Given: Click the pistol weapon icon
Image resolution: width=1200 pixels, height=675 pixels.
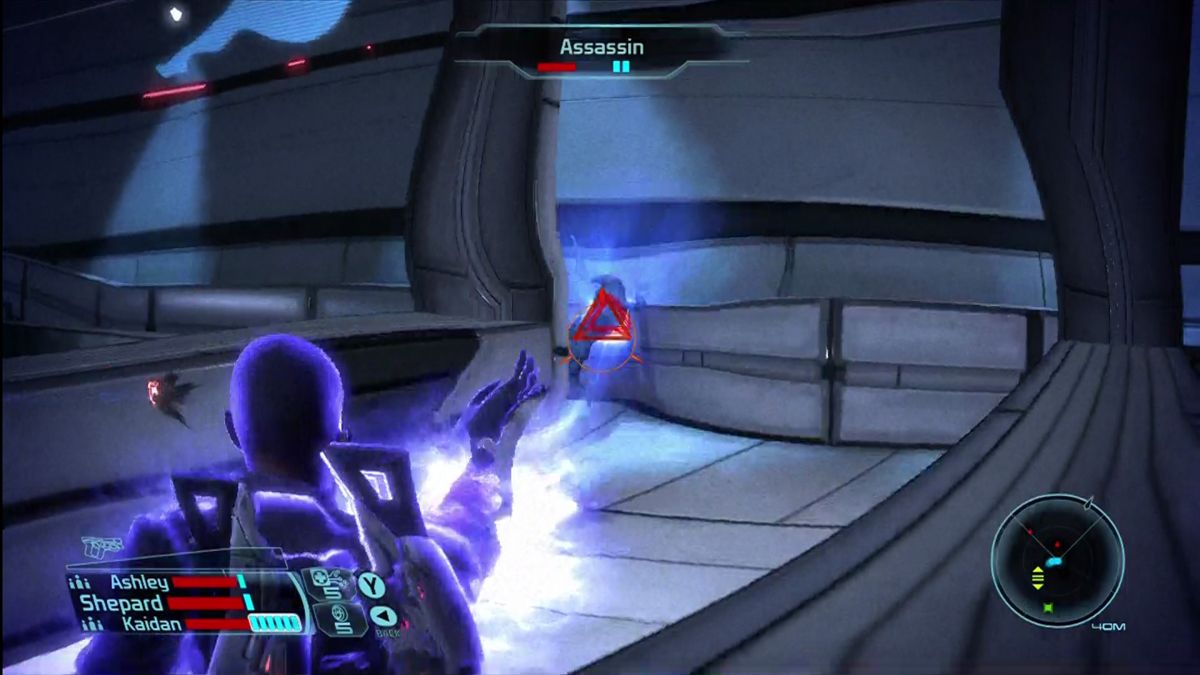Looking at the screenshot, I should click(x=101, y=547).
